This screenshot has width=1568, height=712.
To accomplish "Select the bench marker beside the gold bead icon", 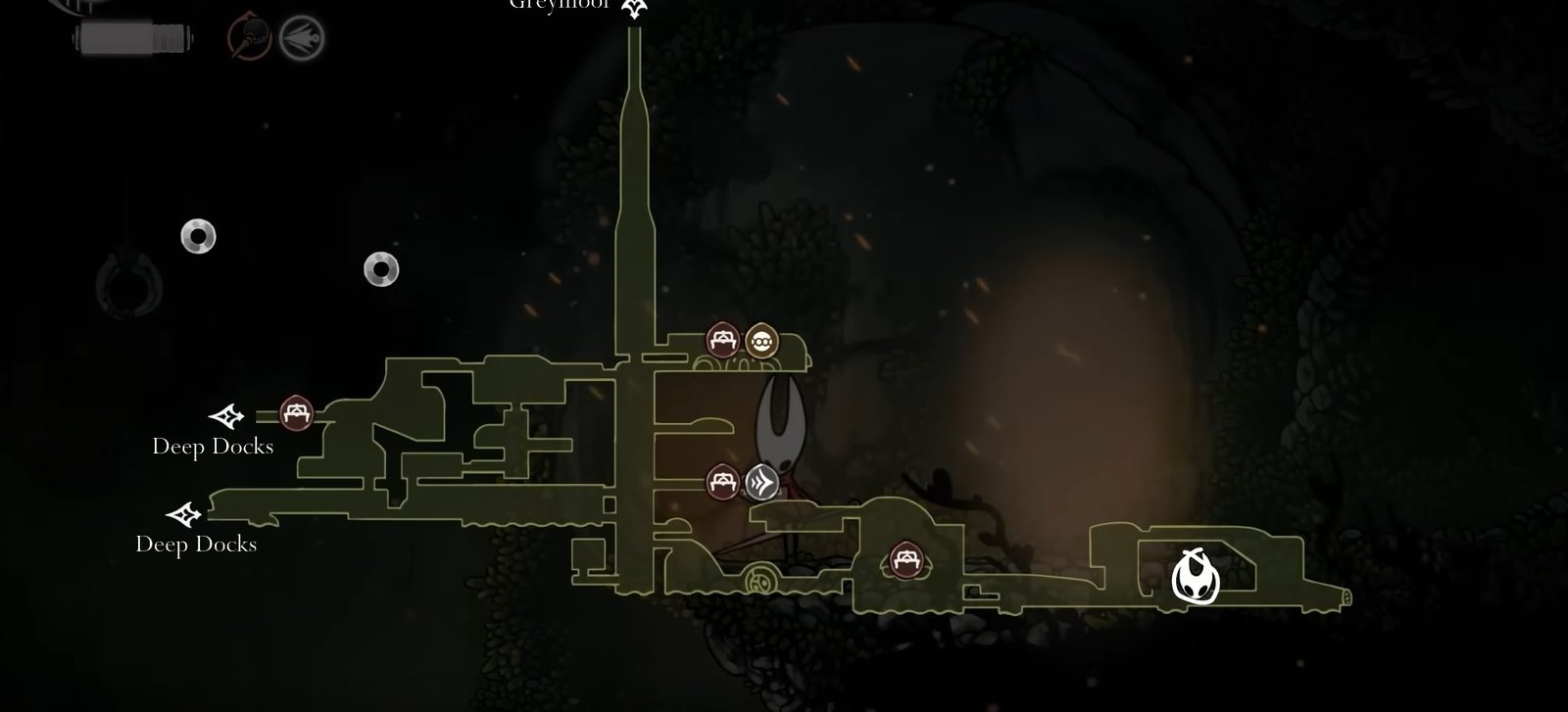I will click(x=722, y=341).
